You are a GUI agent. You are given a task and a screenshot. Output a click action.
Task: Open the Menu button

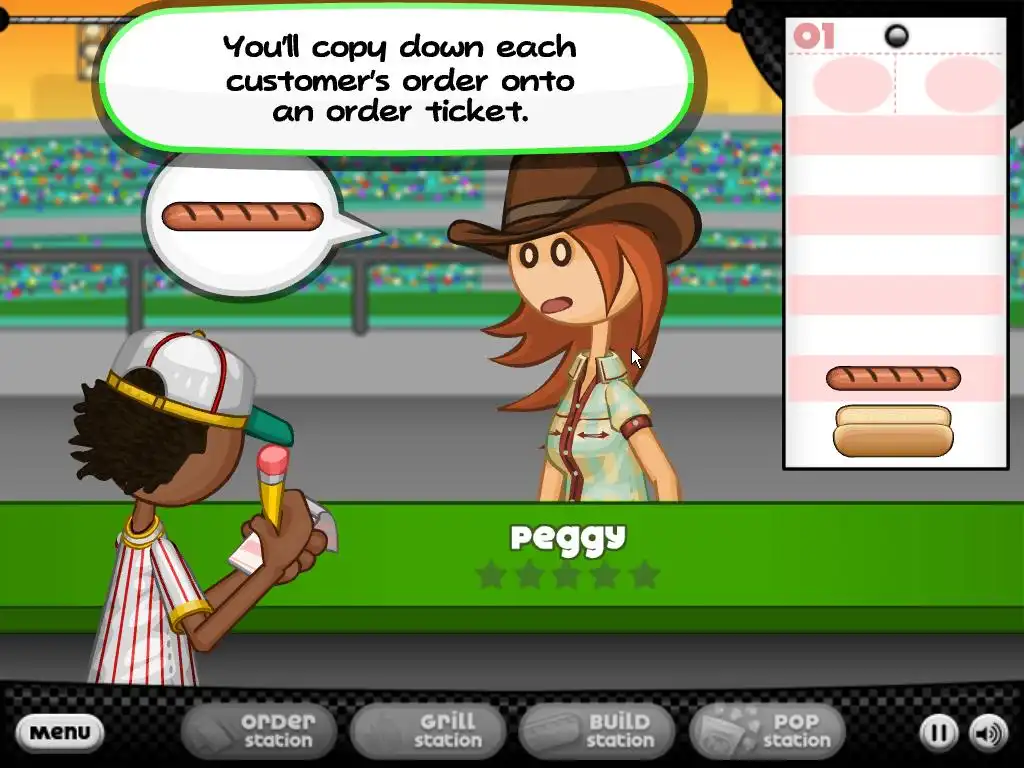tap(60, 732)
